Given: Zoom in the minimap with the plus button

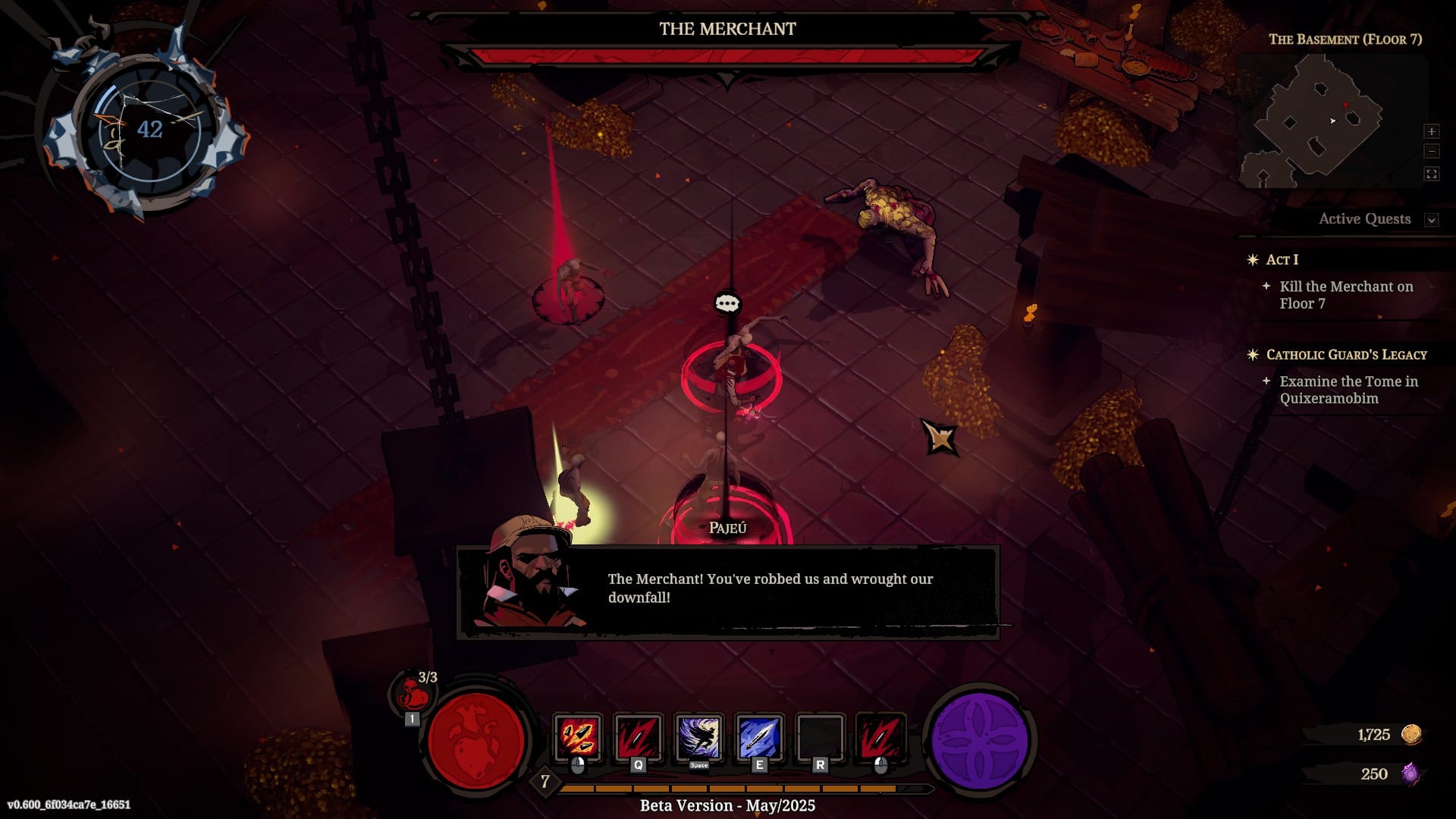Looking at the screenshot, I should 1431,131.
